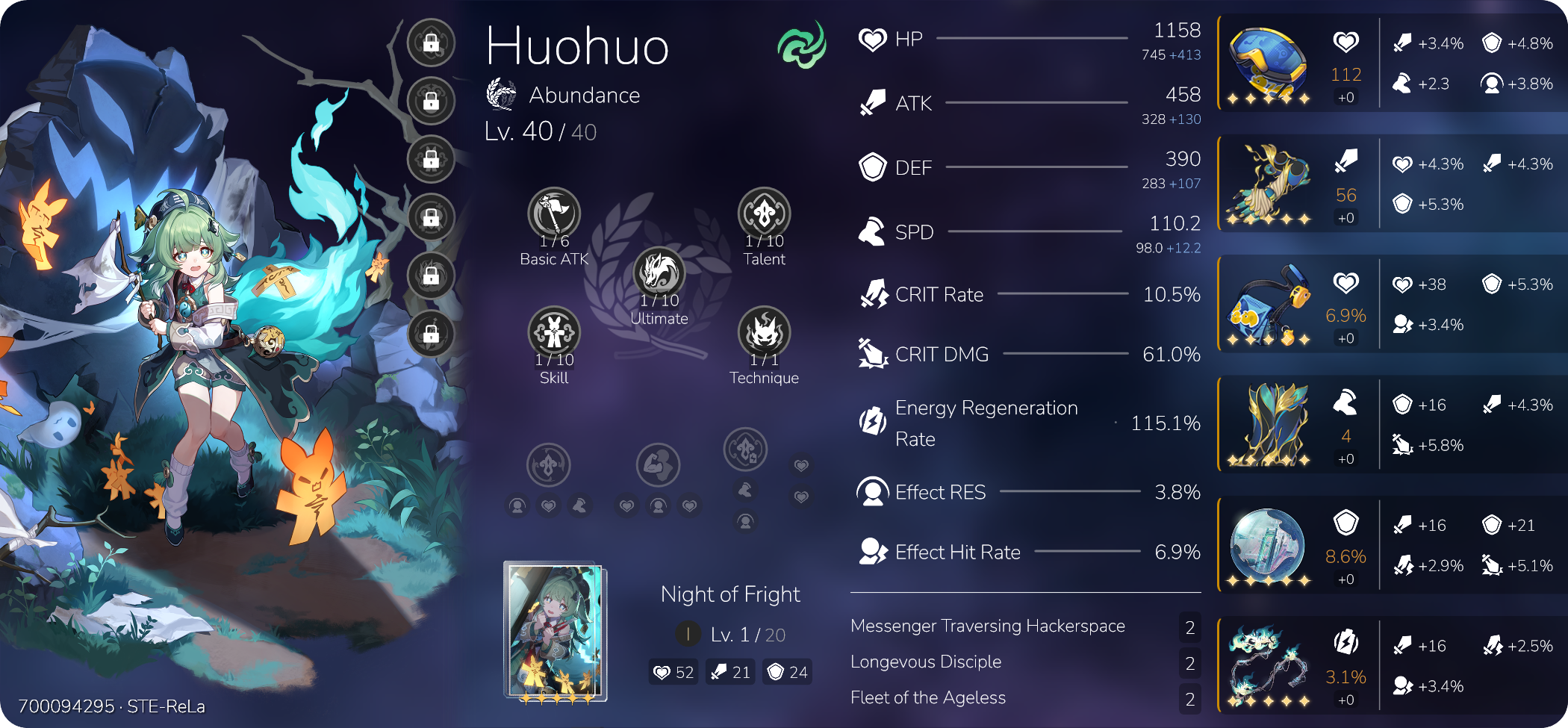This screenshot has width=1568, height=728.
Task: Select the Talent icon
Action: click(x=764, y=214)
